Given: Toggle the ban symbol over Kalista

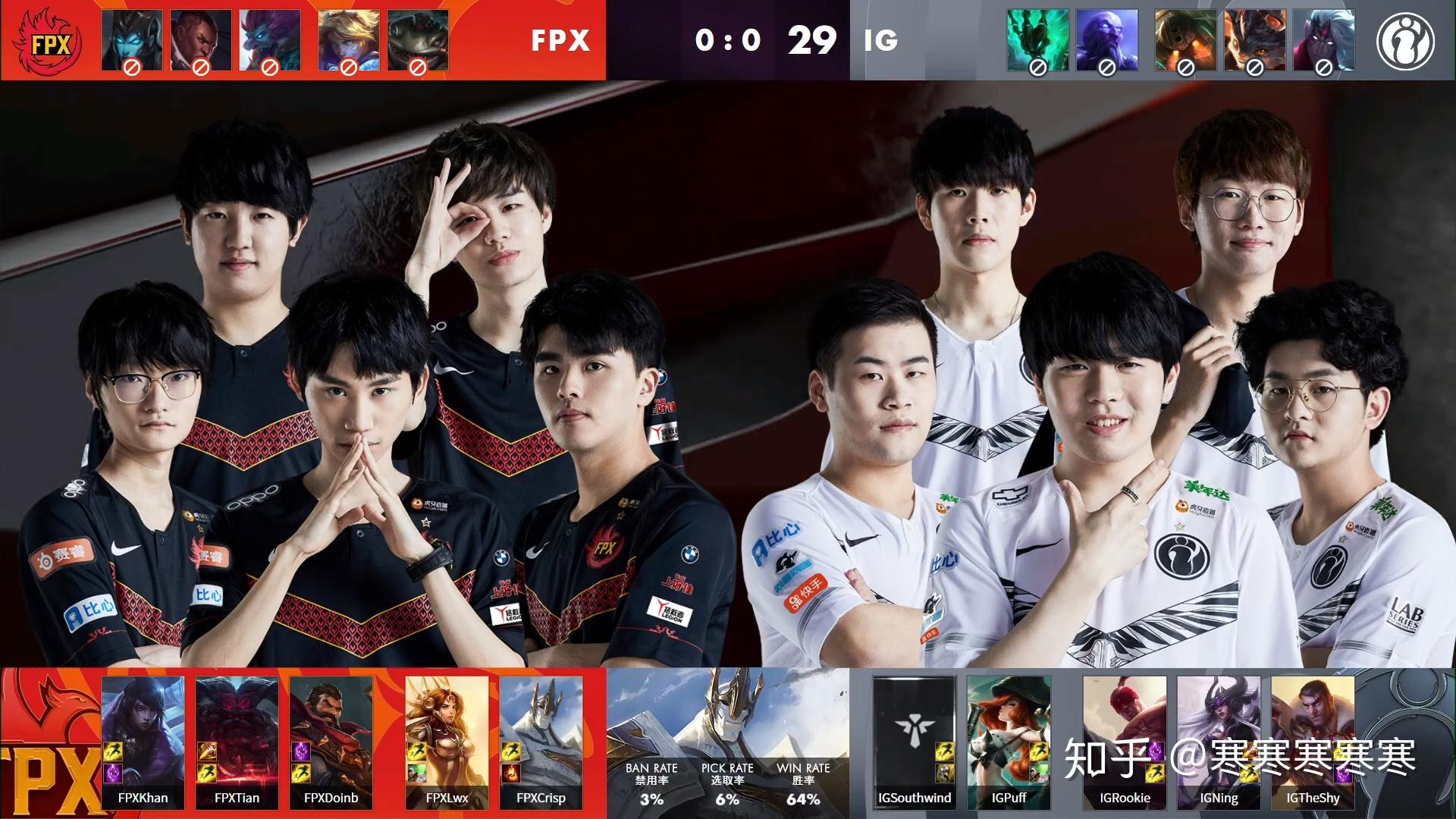Looking at the screenshot, I should click(x=133, y=67).
